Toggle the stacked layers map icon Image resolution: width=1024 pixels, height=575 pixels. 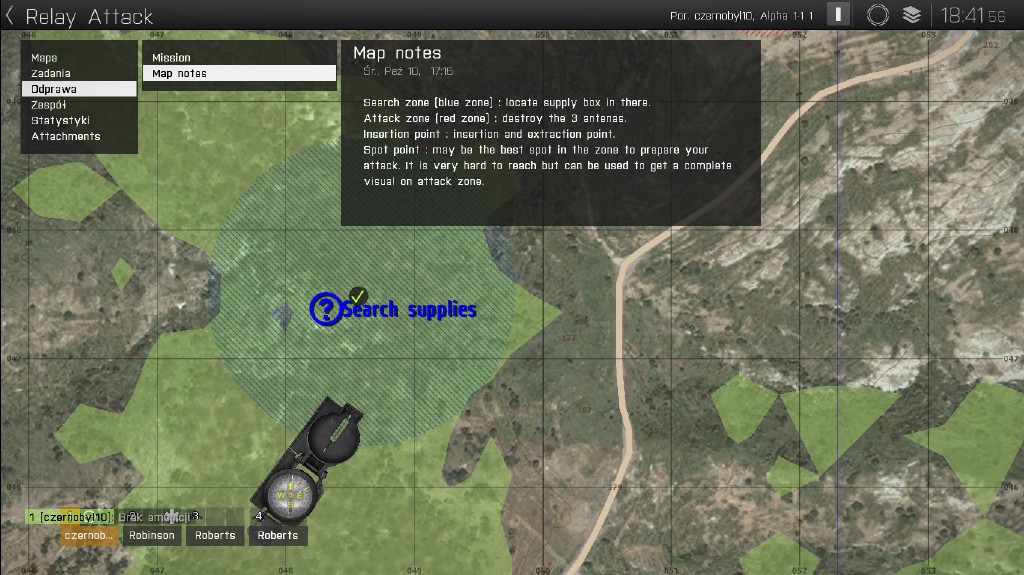[x=911, y=15]
